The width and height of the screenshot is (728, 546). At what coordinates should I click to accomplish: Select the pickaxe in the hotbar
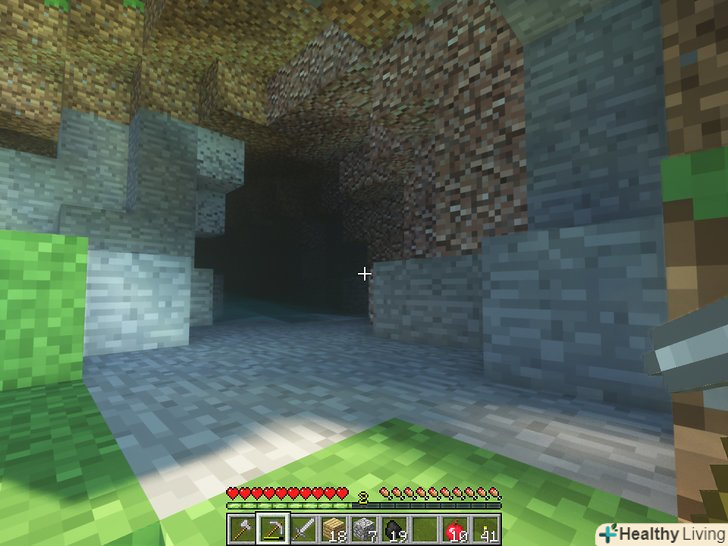coord(272,527)
